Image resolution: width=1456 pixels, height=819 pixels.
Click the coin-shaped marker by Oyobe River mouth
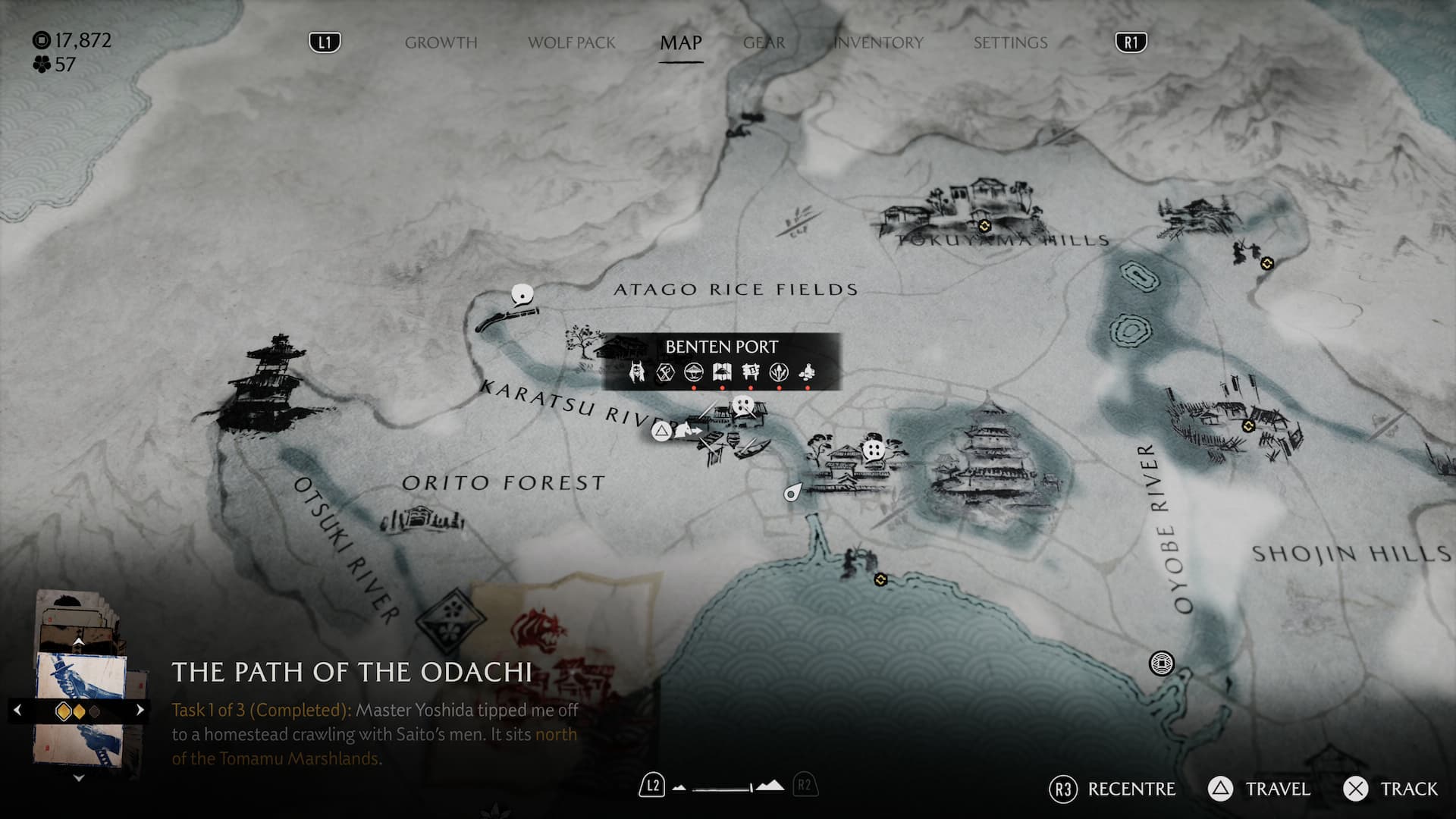(1161, 664)
